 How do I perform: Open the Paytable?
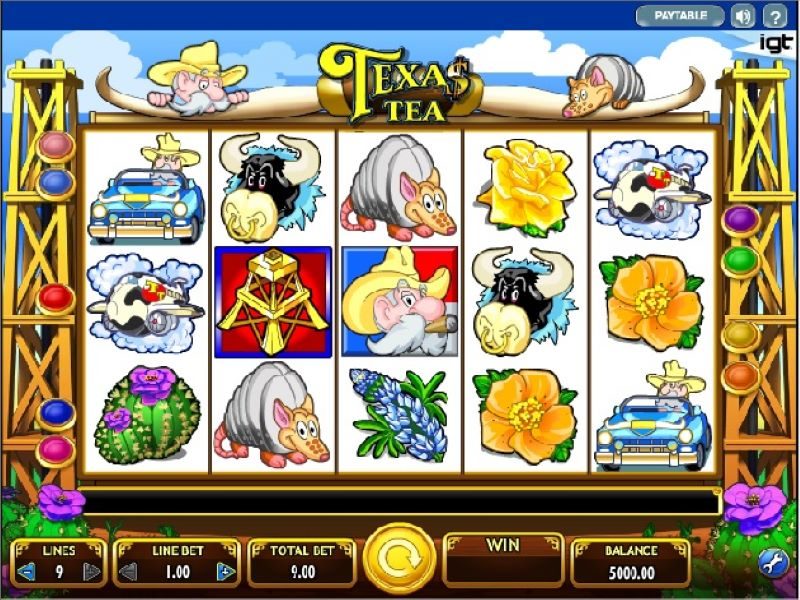point(681,16)
